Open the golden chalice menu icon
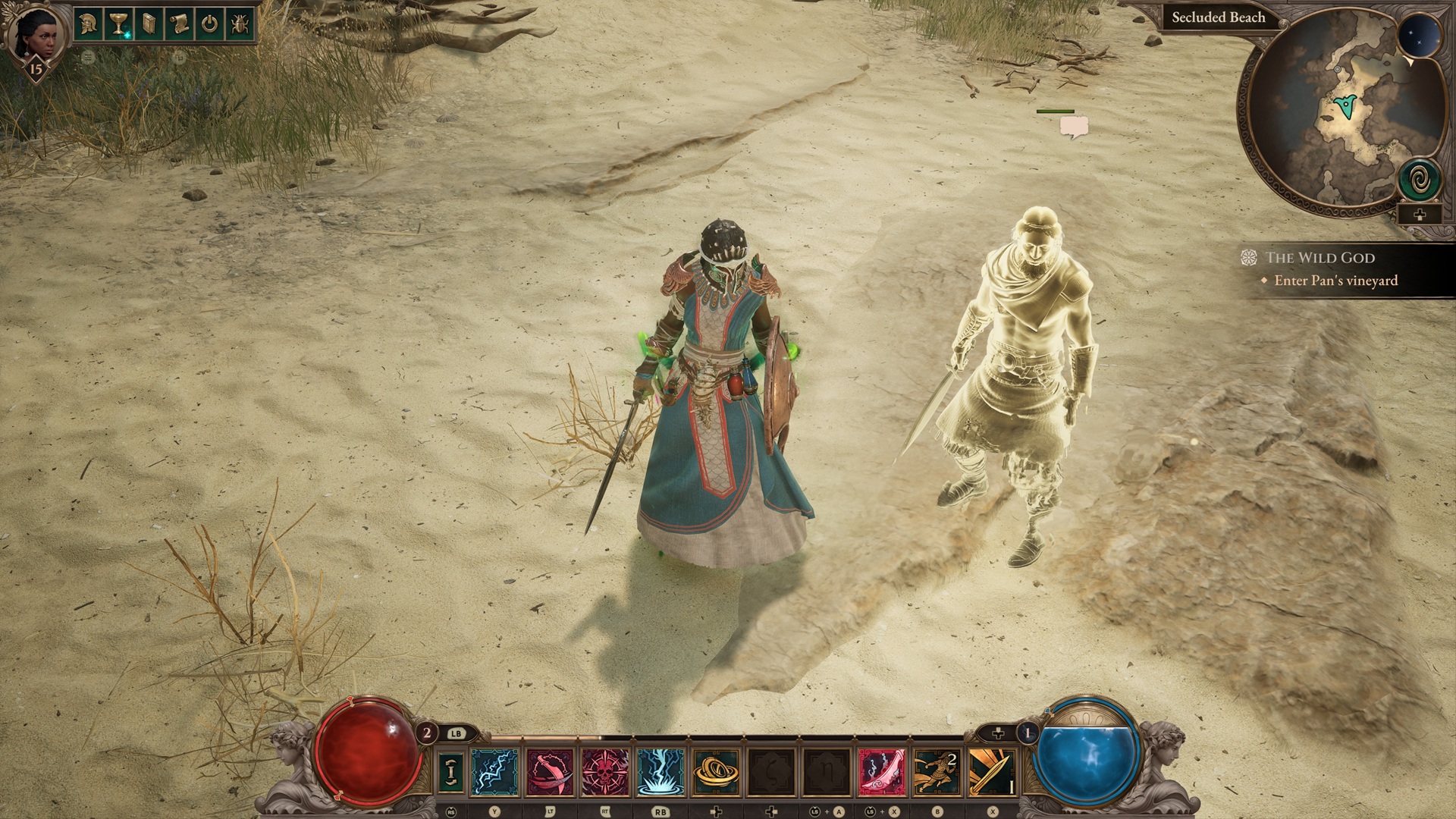The height and width of the screenshot is (819, 1456). tap(119, 24)
